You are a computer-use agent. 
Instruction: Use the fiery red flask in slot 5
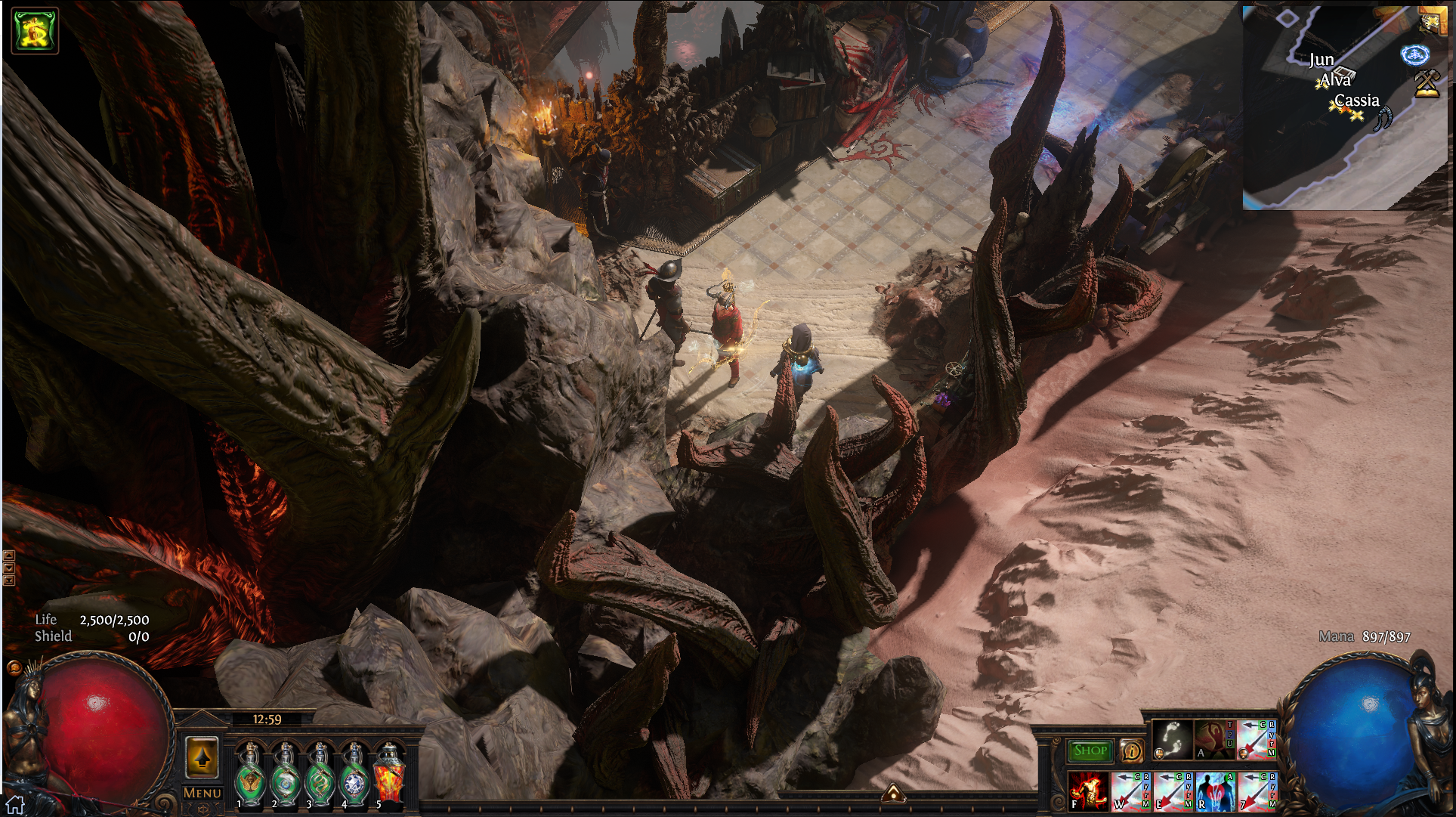click(x=390, y=774)
